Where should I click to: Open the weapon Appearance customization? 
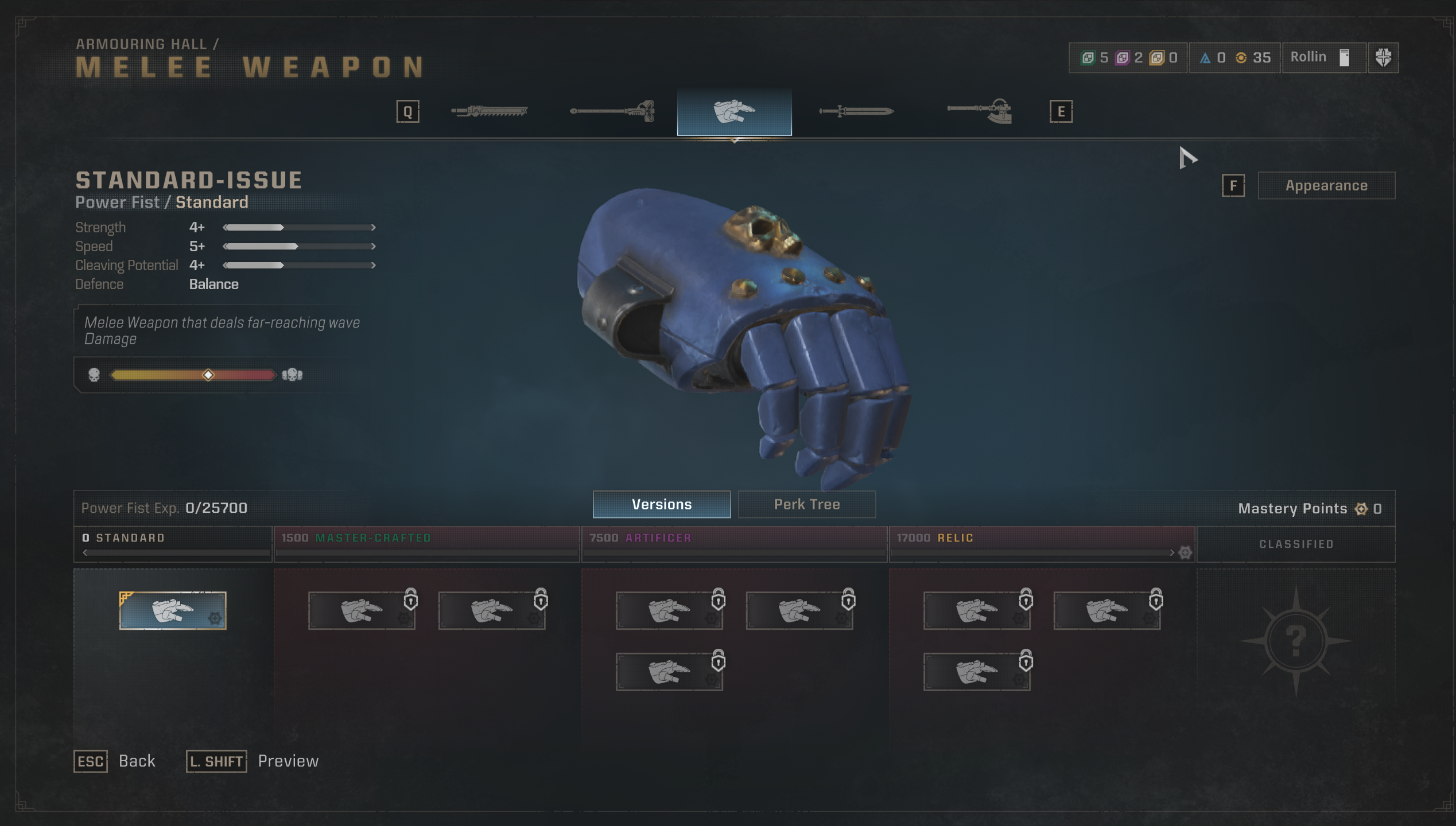[1326, 185]
